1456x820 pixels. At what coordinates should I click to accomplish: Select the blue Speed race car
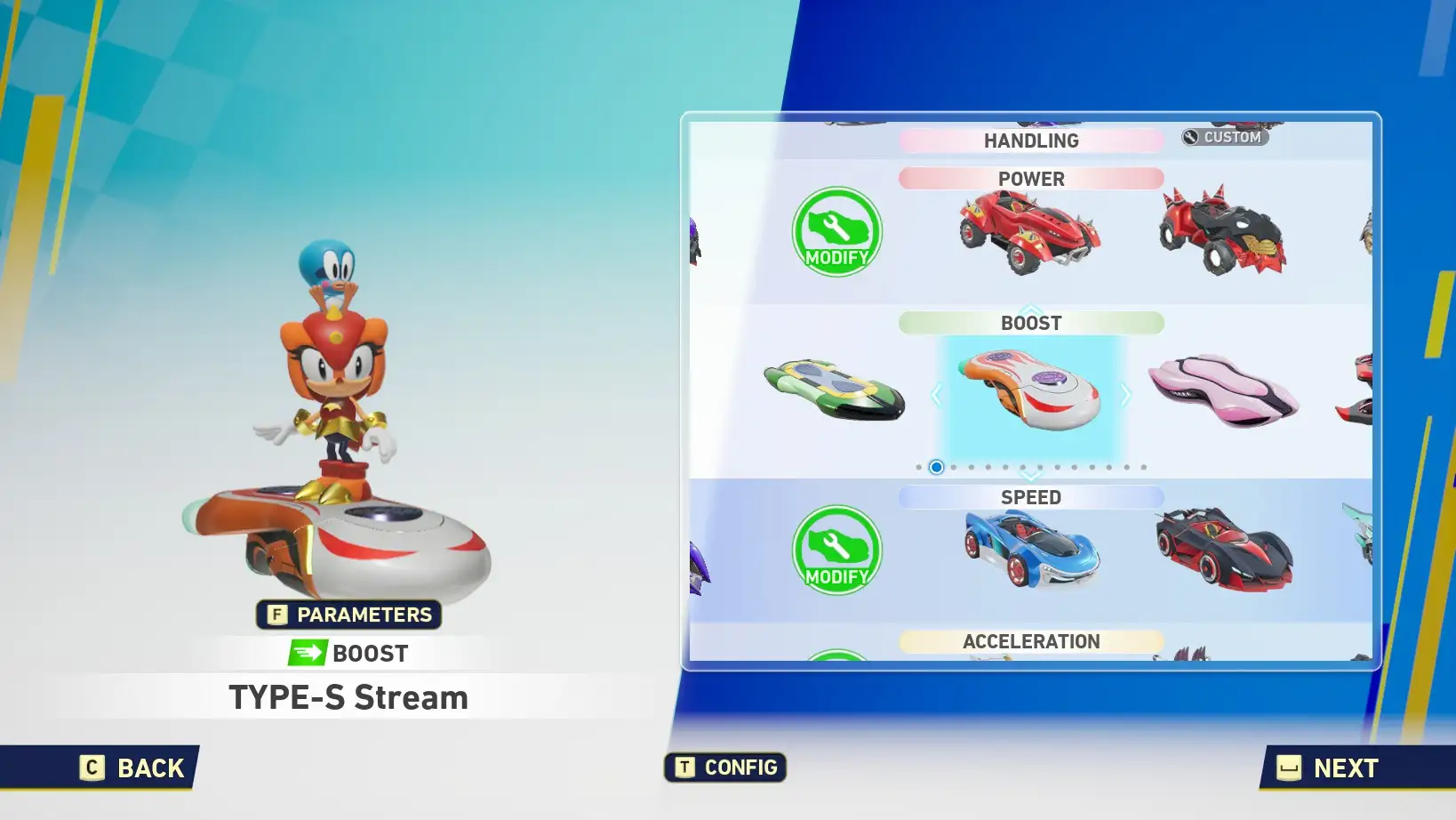tap(1031, 549)
